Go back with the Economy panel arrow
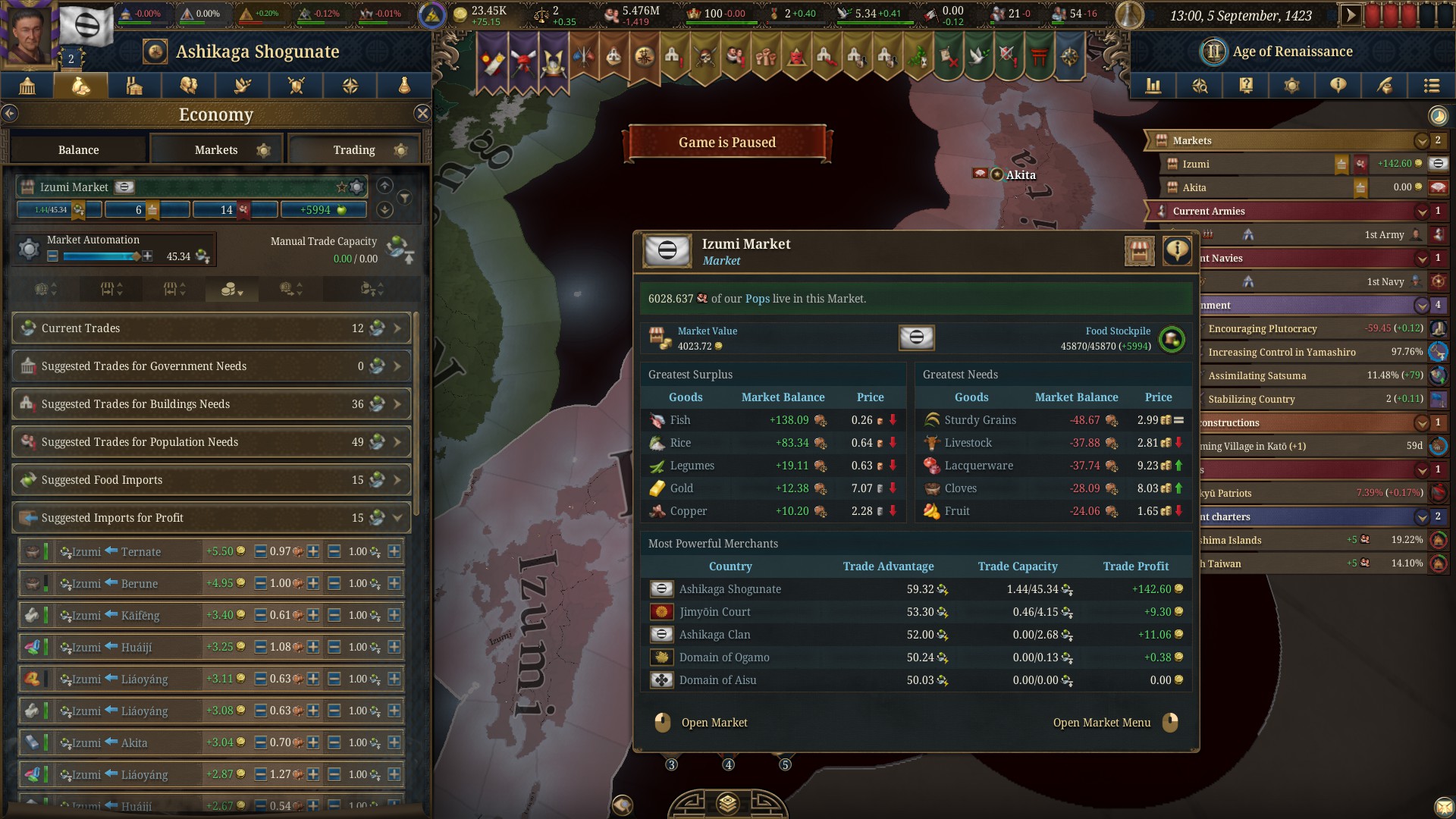Screen dimensions: 1456x819 10,114
